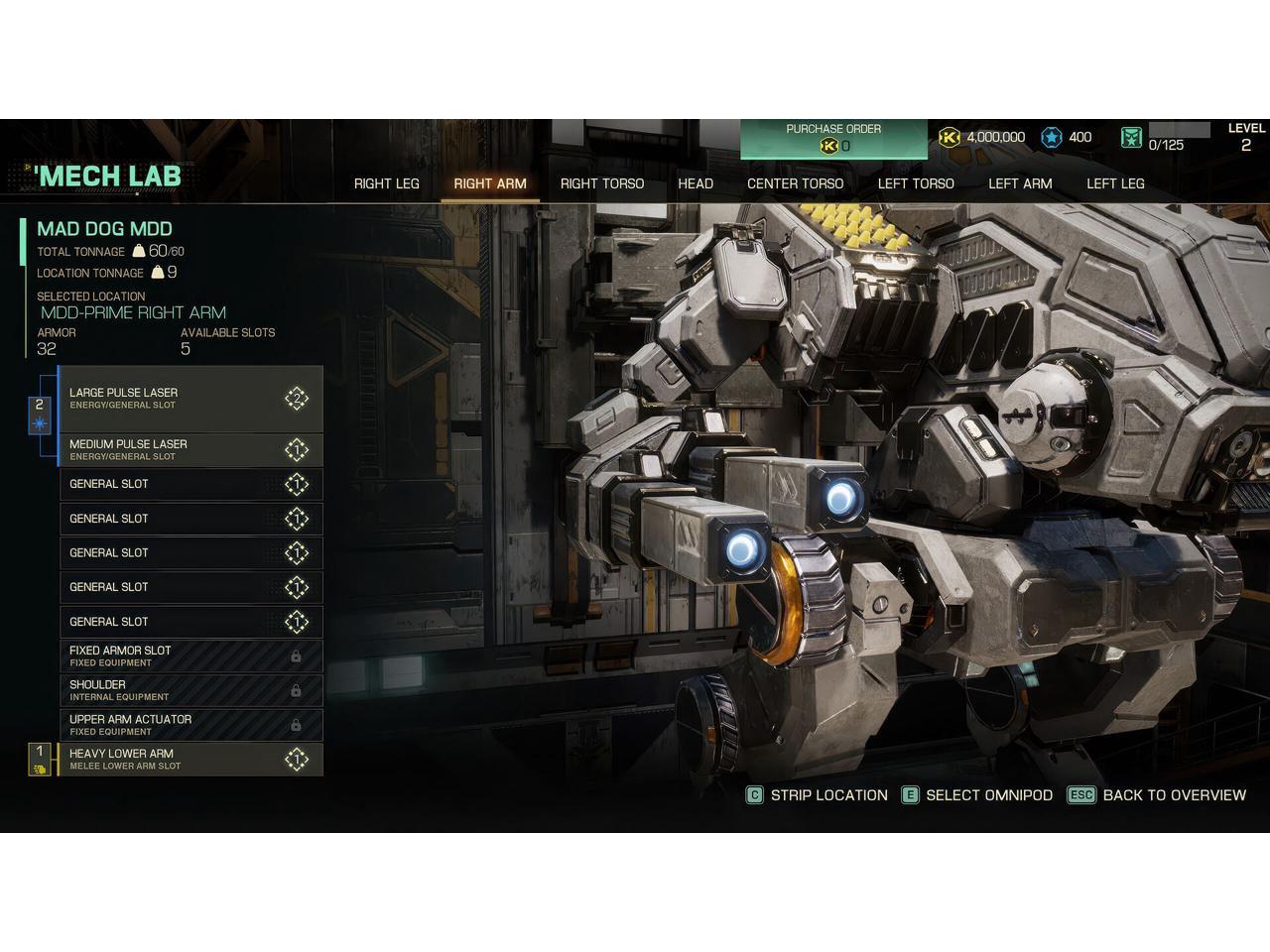Choose Select Omnipod option
The height and width of the screenshot is (952, 1270).
click(977, 795)
